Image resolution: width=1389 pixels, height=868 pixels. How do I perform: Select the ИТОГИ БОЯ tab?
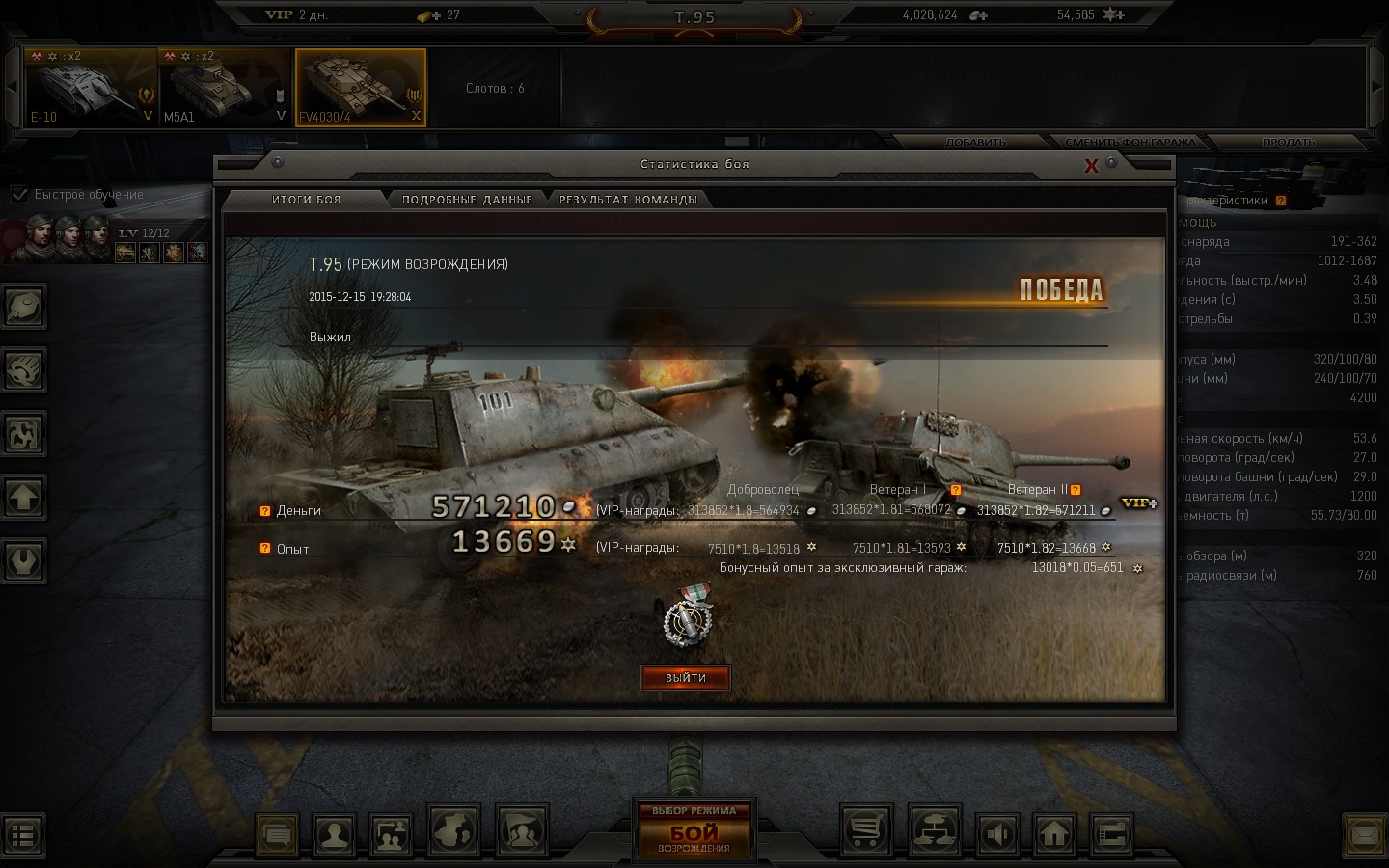[x=306, y=200]
